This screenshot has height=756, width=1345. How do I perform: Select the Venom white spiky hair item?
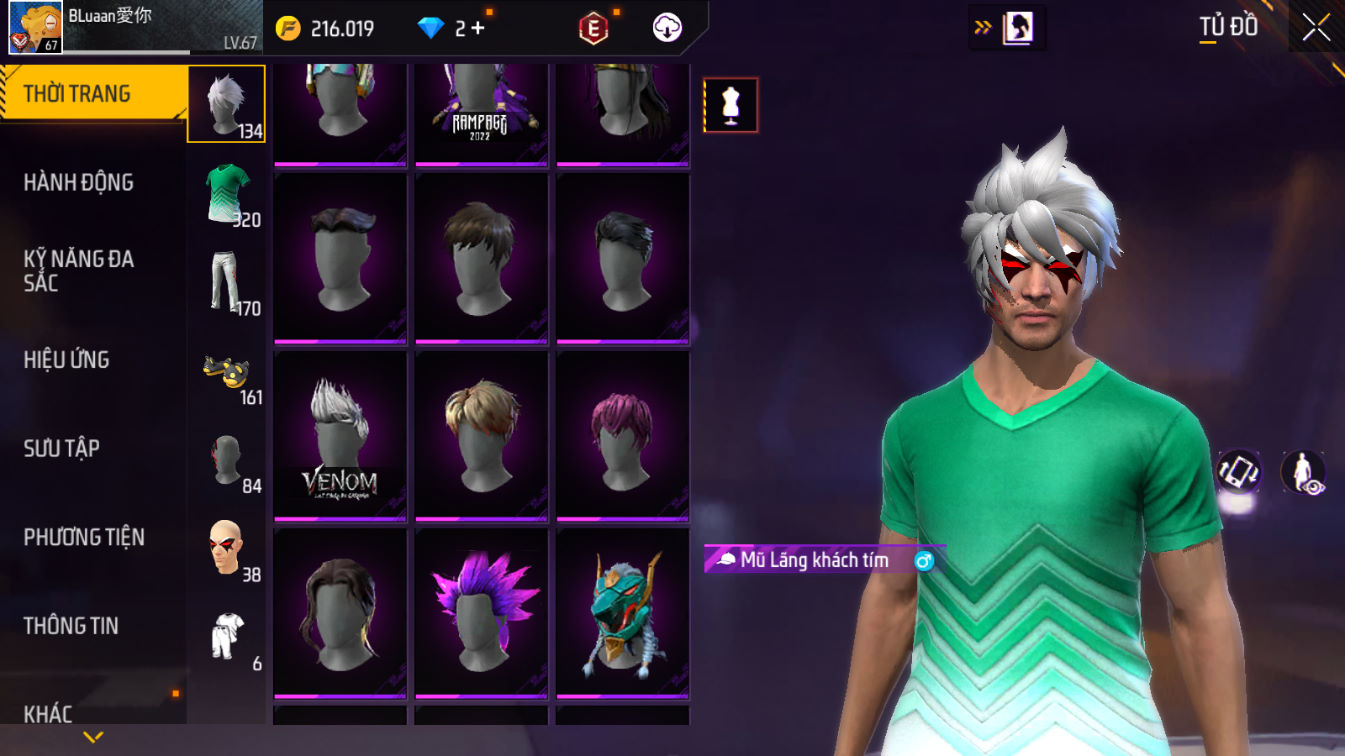point(340,436)
